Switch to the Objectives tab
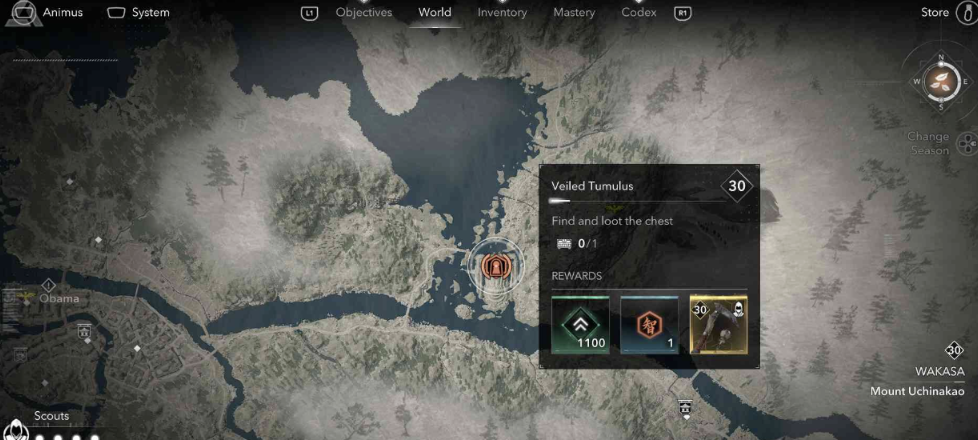The image size is (978, 440). click(x=363, y=13)
